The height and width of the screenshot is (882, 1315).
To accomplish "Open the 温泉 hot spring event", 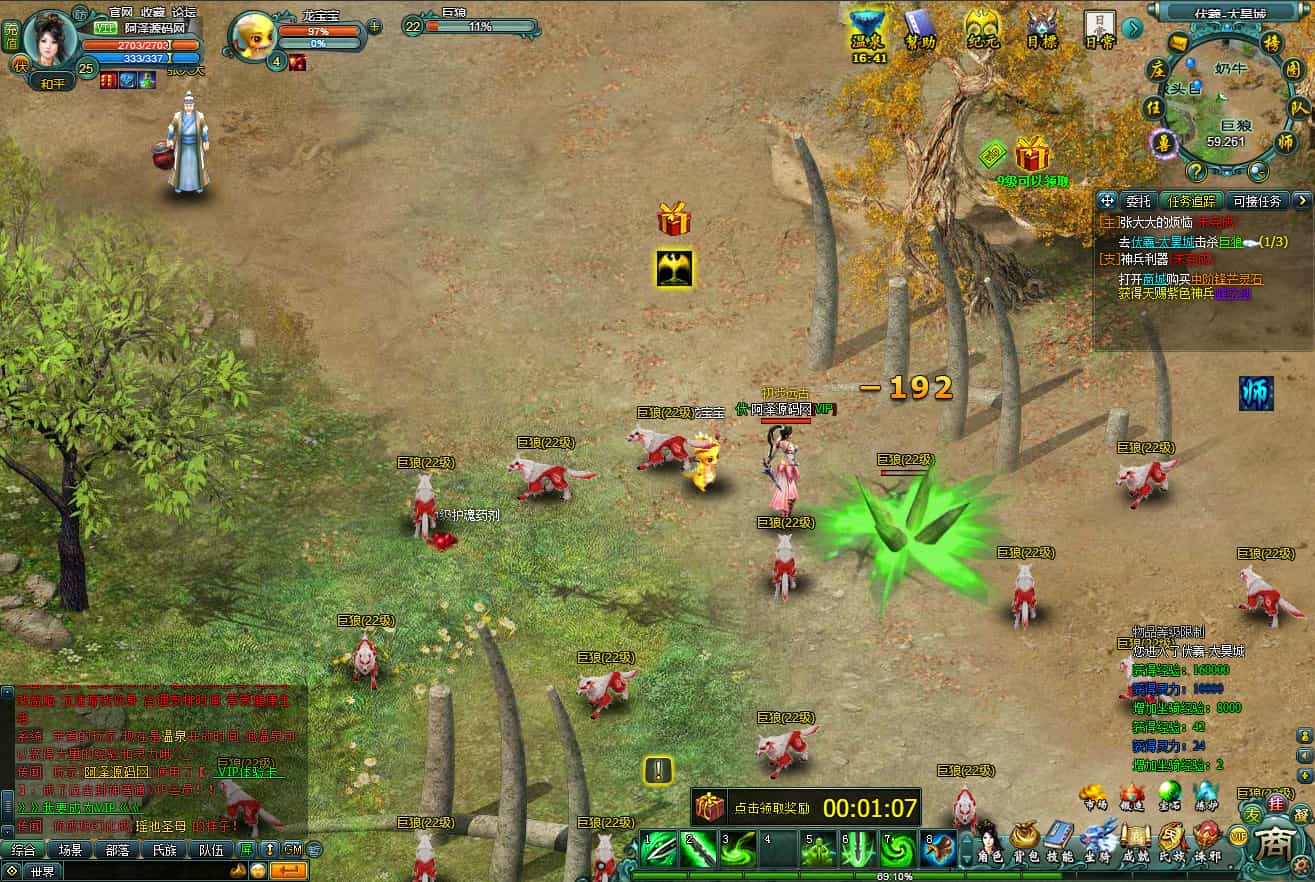I will point(868,32).
